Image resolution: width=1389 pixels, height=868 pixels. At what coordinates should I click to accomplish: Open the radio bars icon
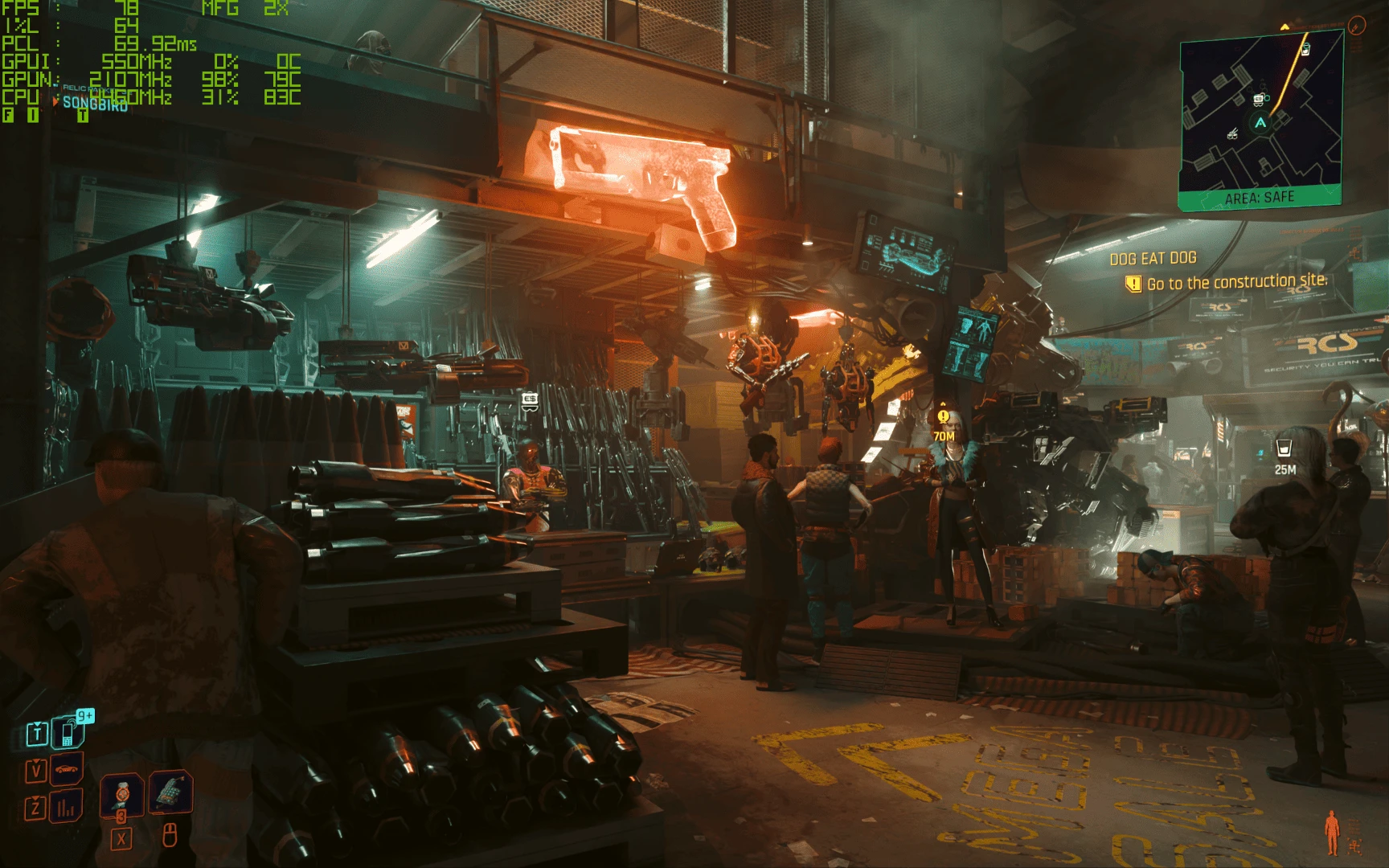click(x=66, y=805)
